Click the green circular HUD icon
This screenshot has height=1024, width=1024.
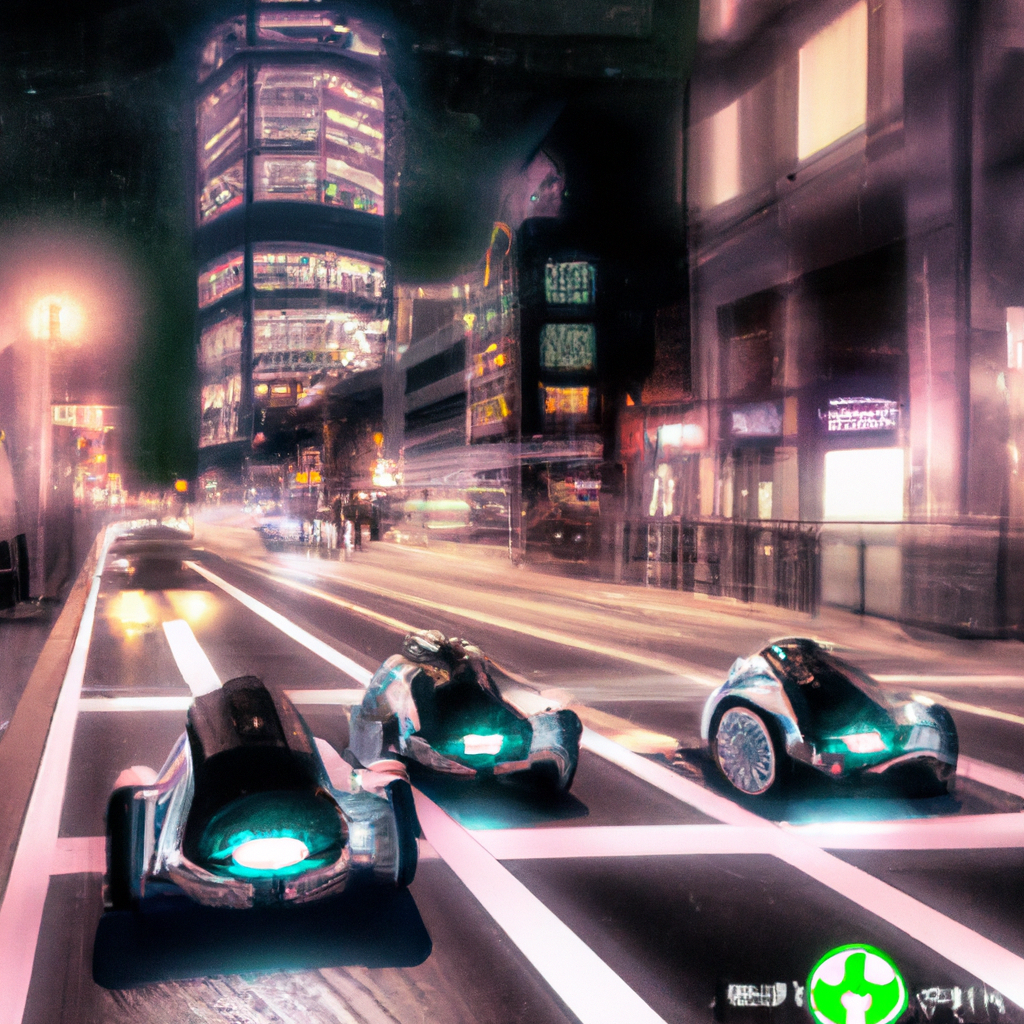click(856, 987)
